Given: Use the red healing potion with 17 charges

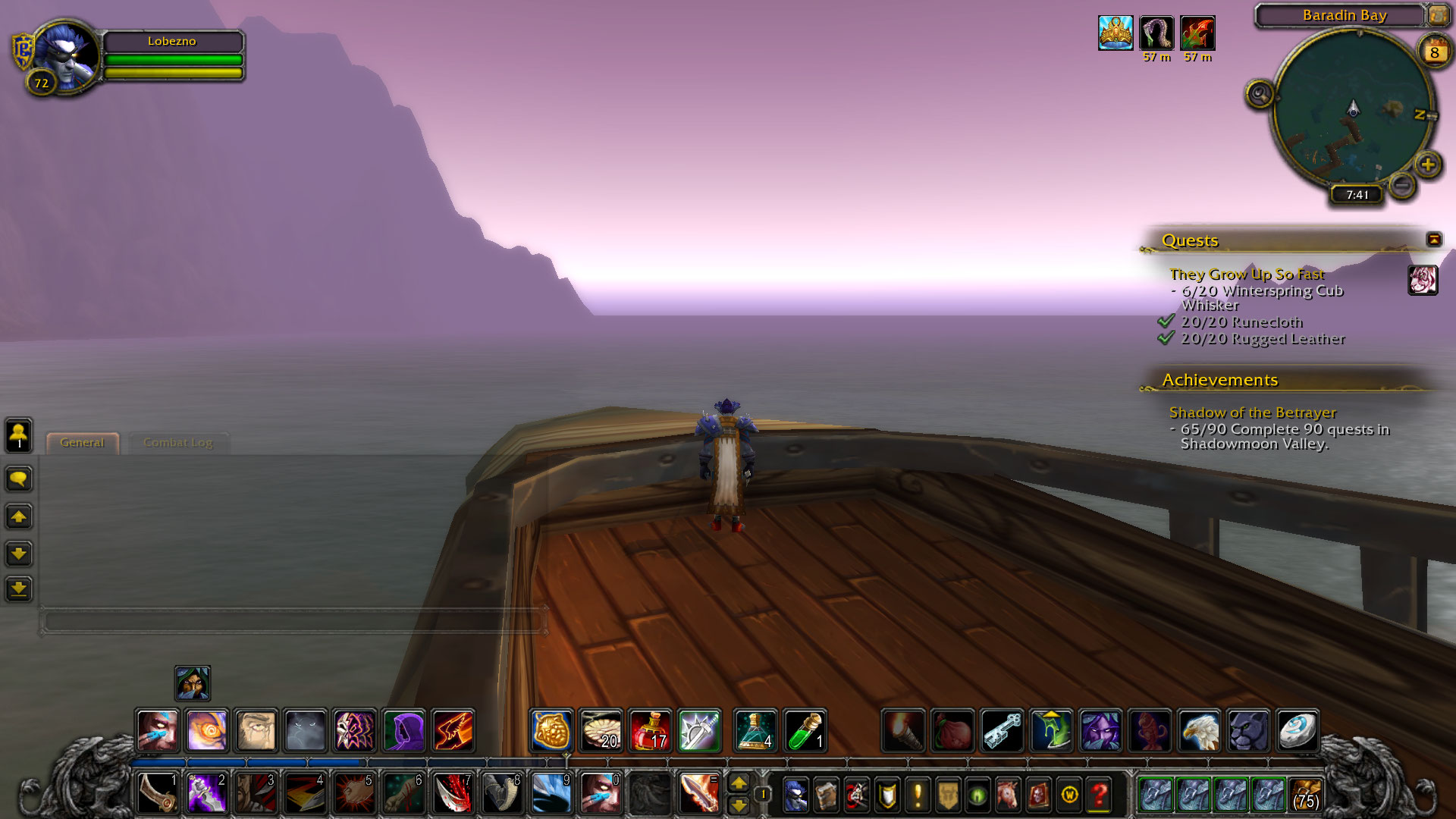Looking at the screenshot, I should click(x=650, y=731).
